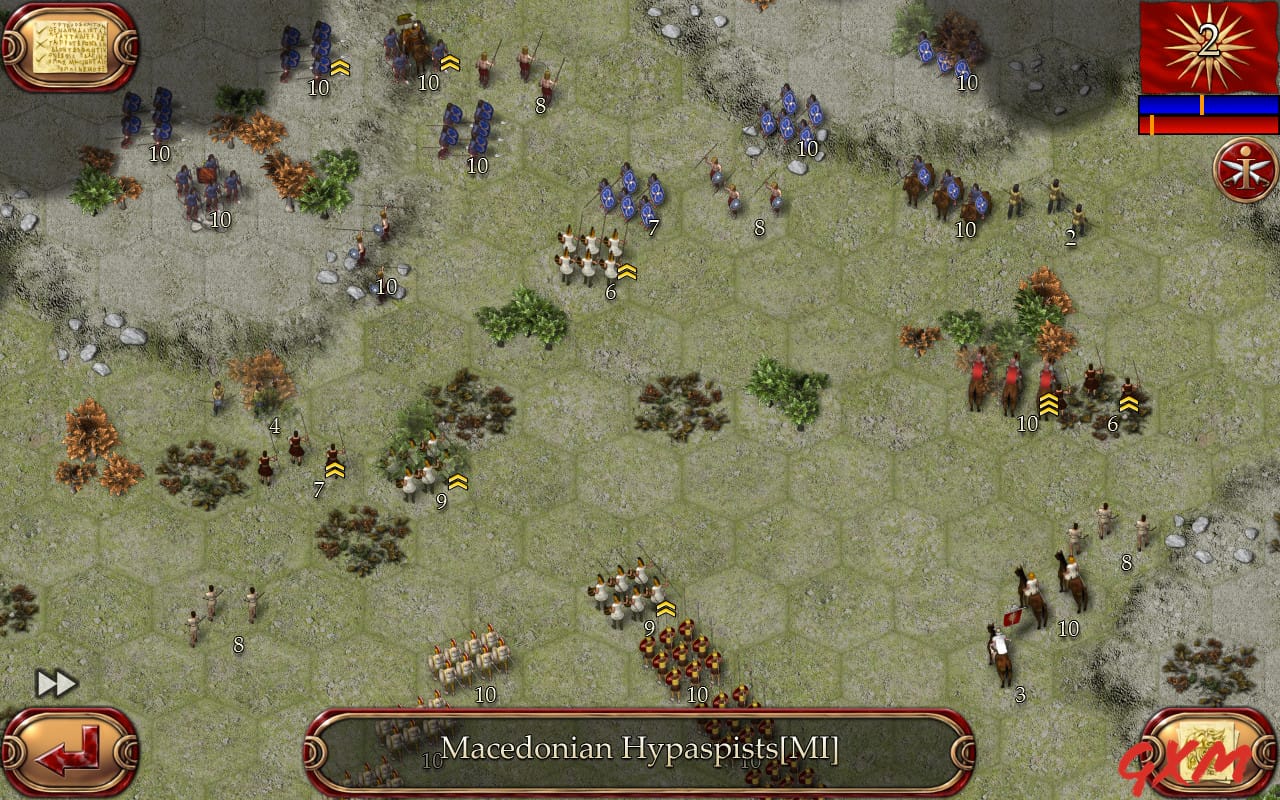Image resolution: width=1280 pixels, height=800 pixels.
Task: Click the triple chevron stack near cavalry 10
Action: point(1050,405)
